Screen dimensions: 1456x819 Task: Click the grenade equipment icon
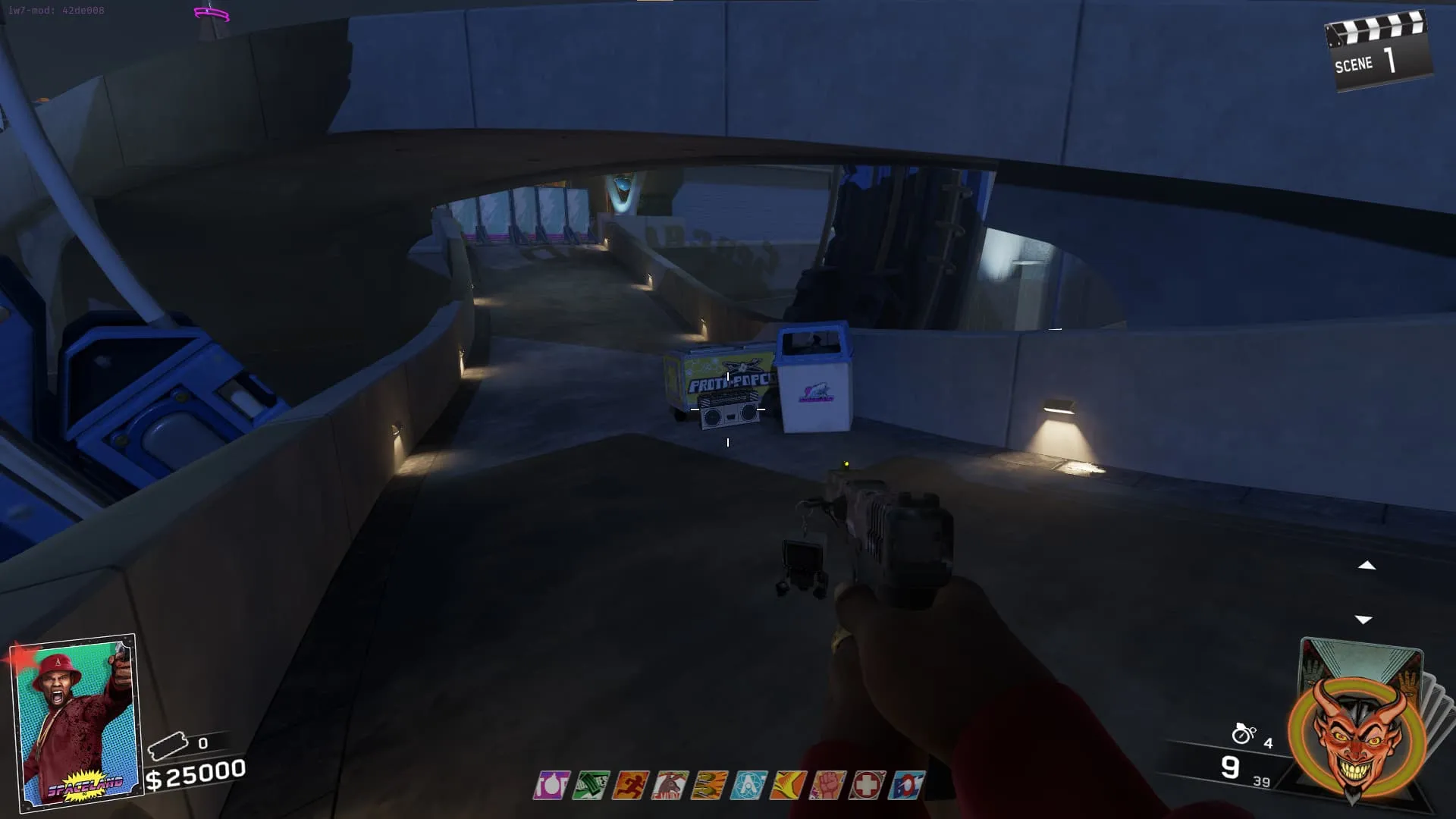(x=1244, y=733)
